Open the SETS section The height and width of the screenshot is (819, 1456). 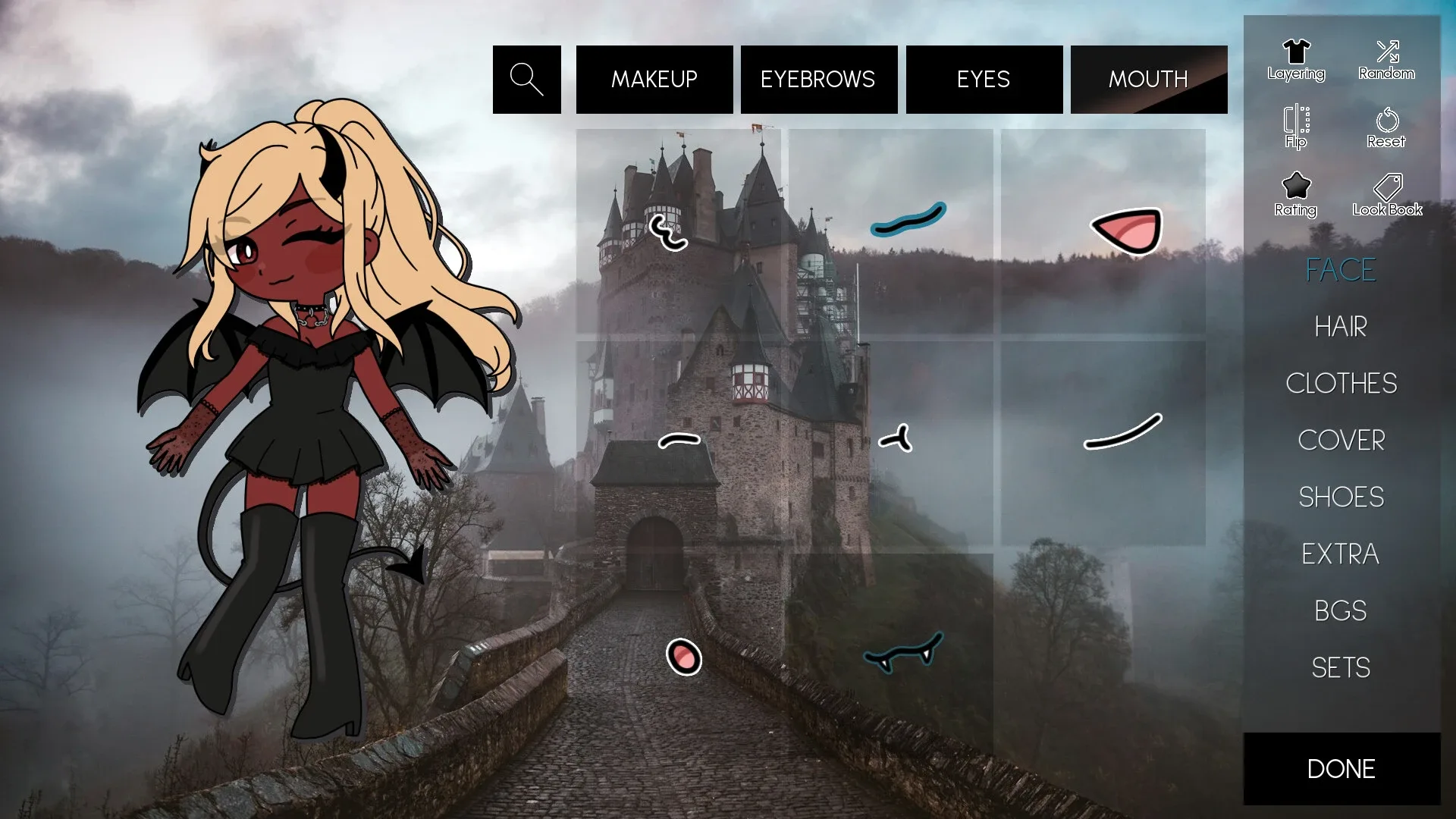pyautogui.click(x=1341, y=667)
